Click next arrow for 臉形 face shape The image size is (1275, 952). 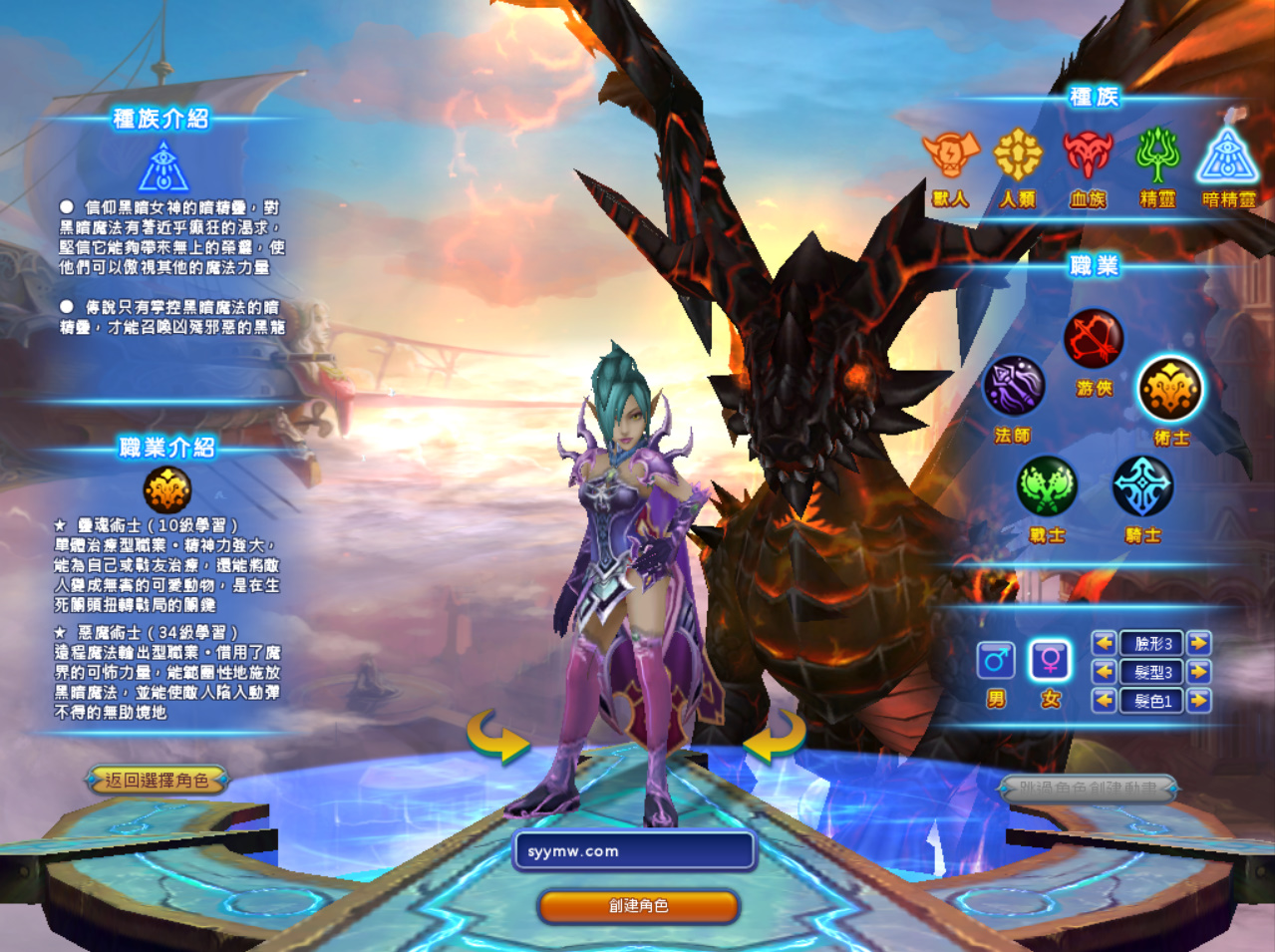1199,643
